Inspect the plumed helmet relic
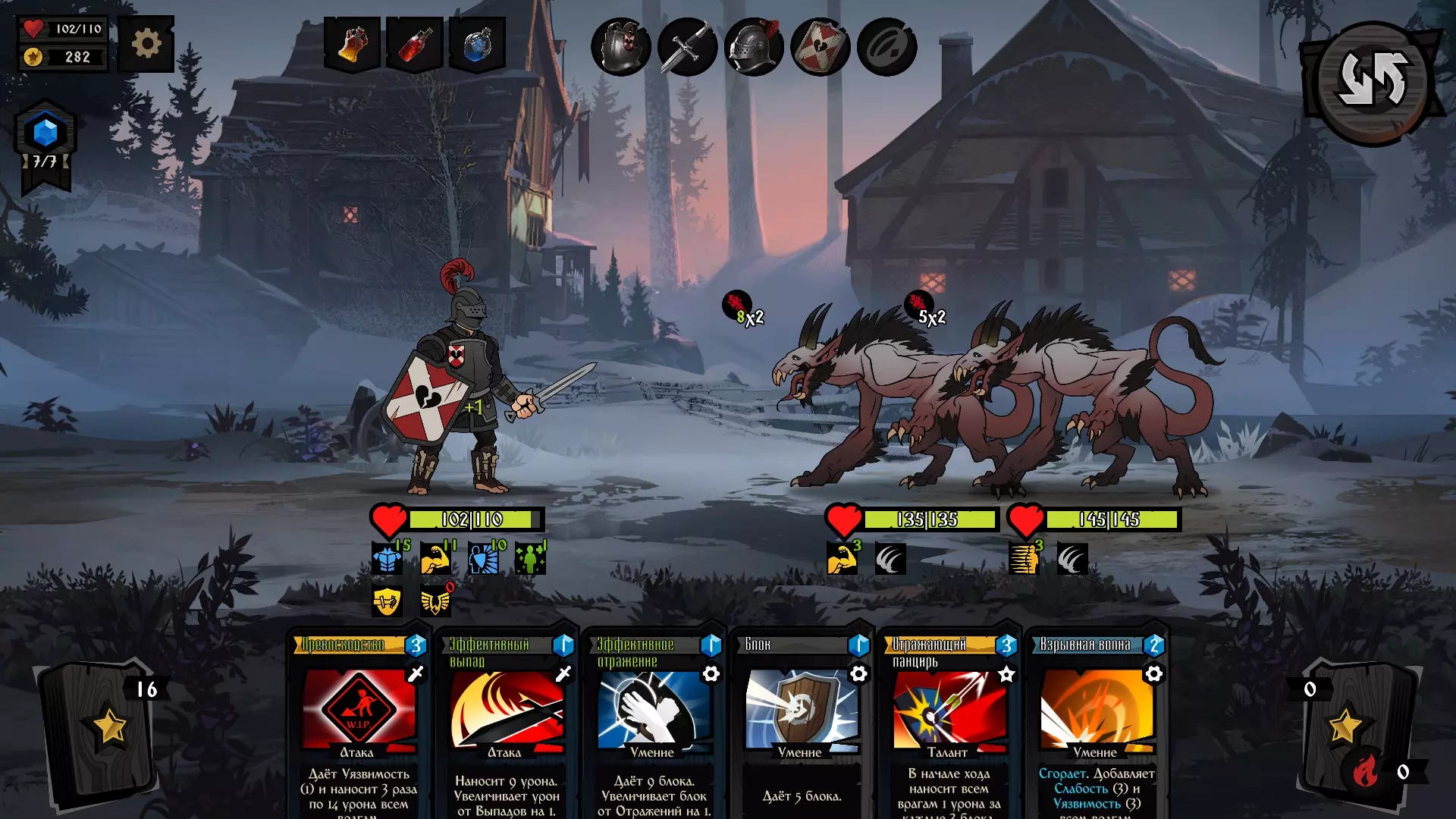The width and height of the screenshot is (1456, 819). point(754,47)
